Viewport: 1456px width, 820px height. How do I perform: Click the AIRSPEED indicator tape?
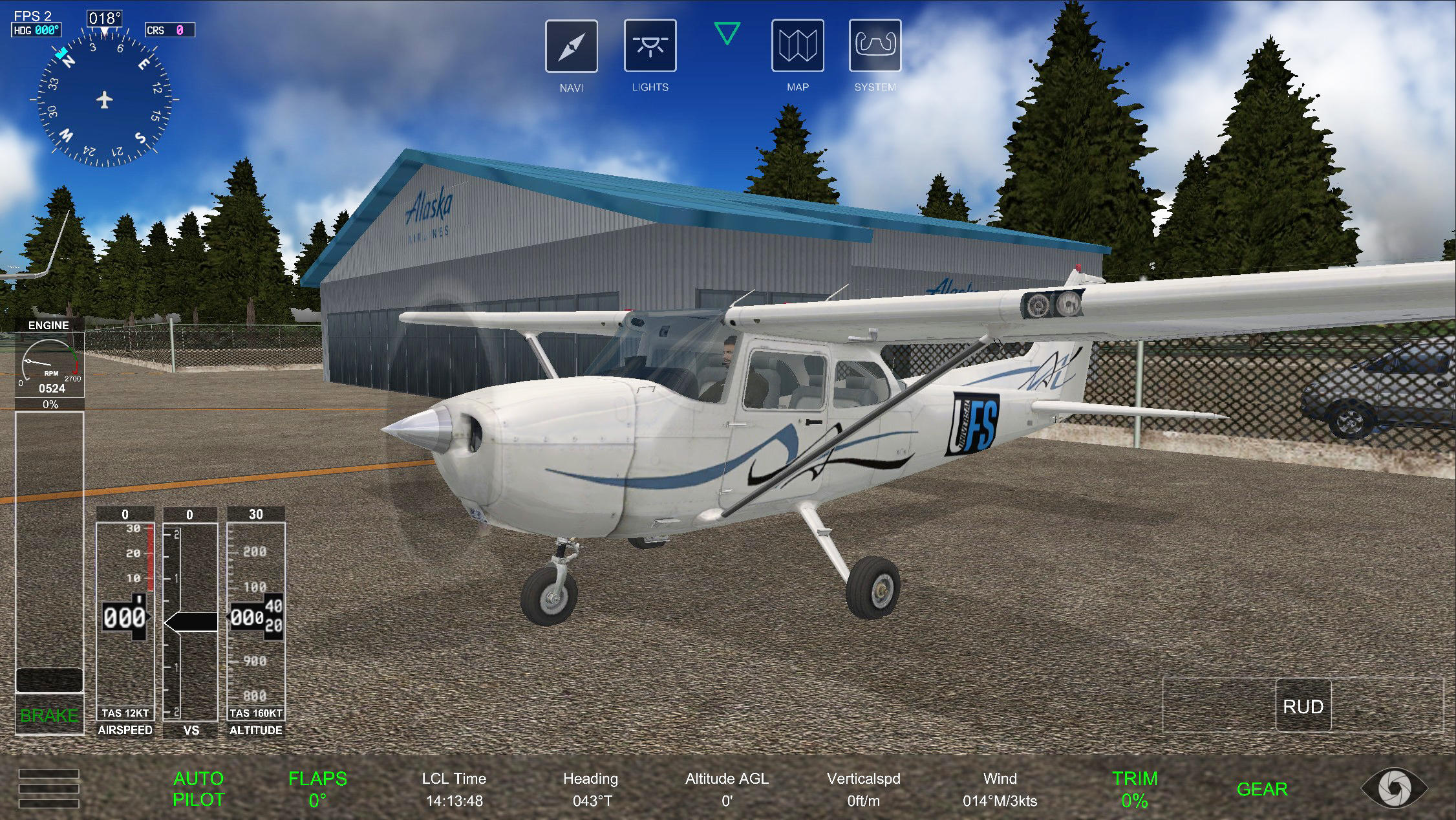125,618
